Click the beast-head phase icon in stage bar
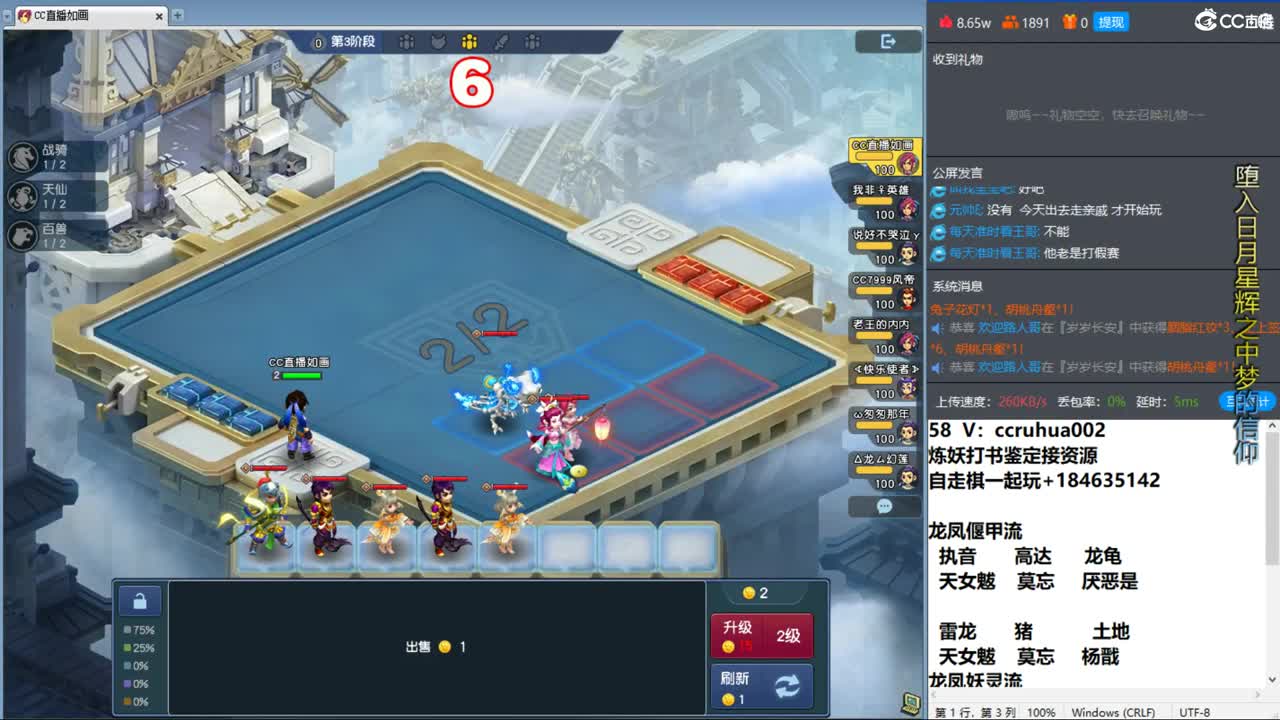The height and width of the screenshot is (720, 1280). pyautogui.click(x=440, y=43)
